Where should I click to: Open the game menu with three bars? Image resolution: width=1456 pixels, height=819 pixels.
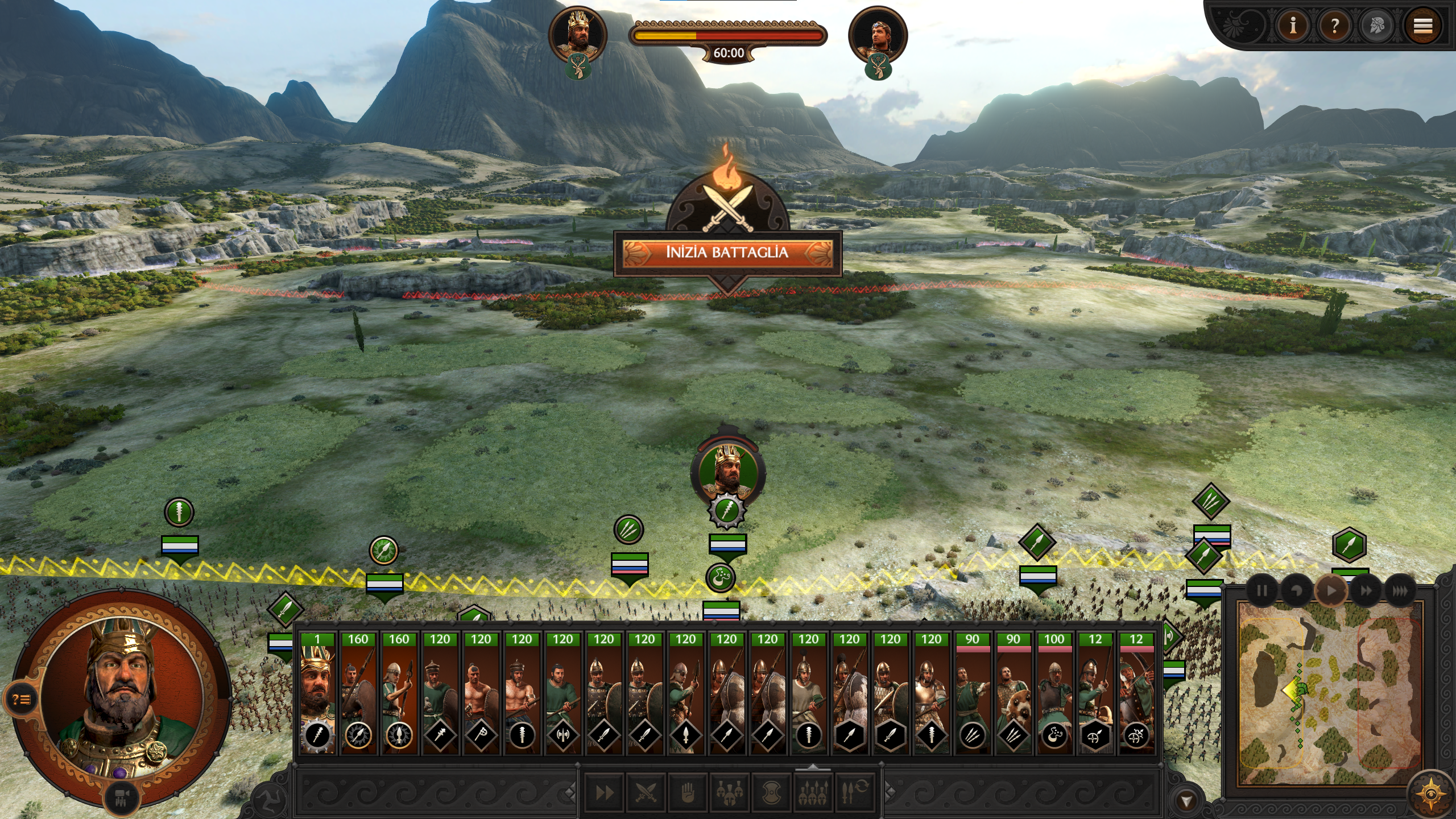point(1422,26)
